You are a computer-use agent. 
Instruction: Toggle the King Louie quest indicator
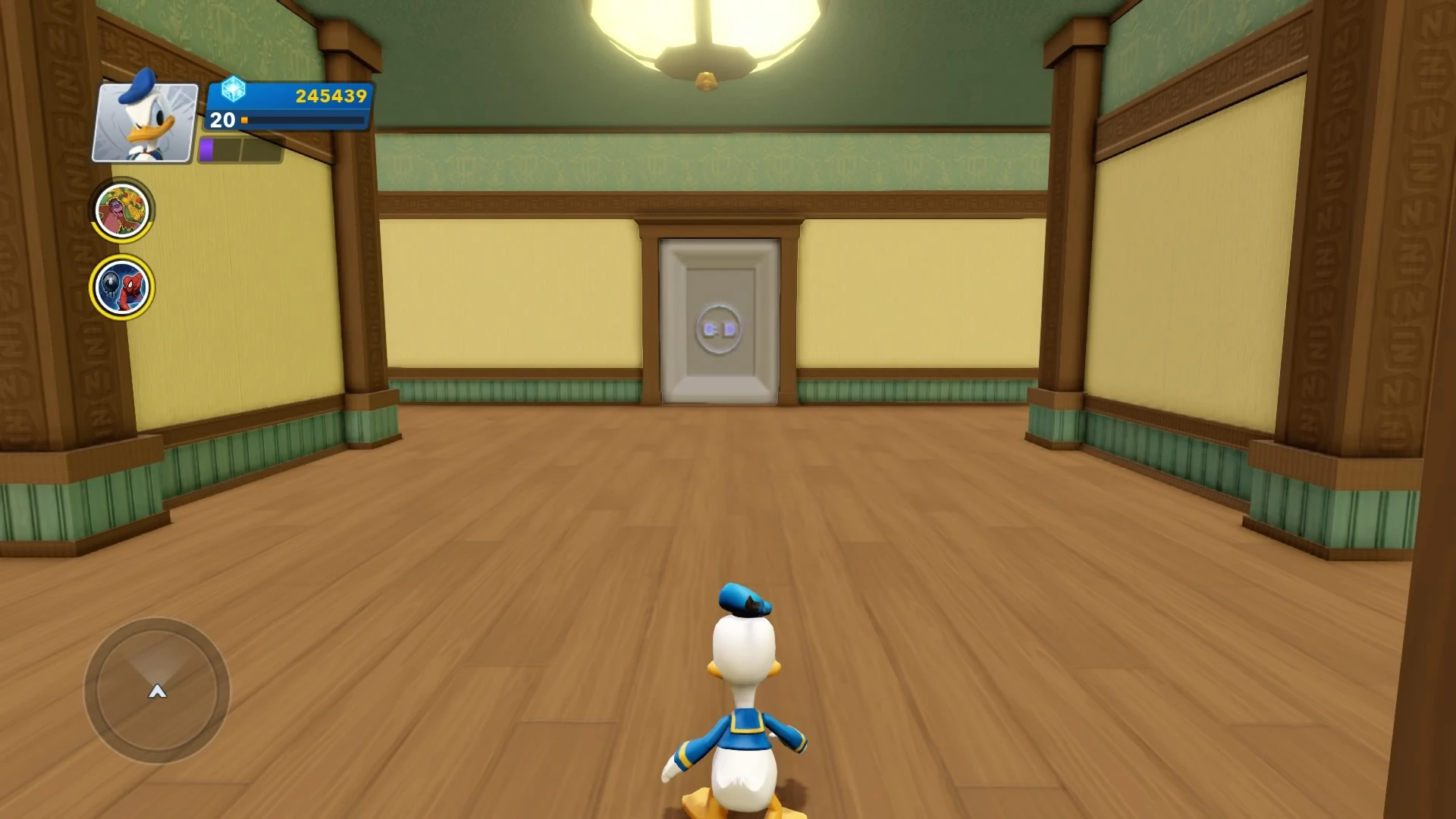[121, 210]
